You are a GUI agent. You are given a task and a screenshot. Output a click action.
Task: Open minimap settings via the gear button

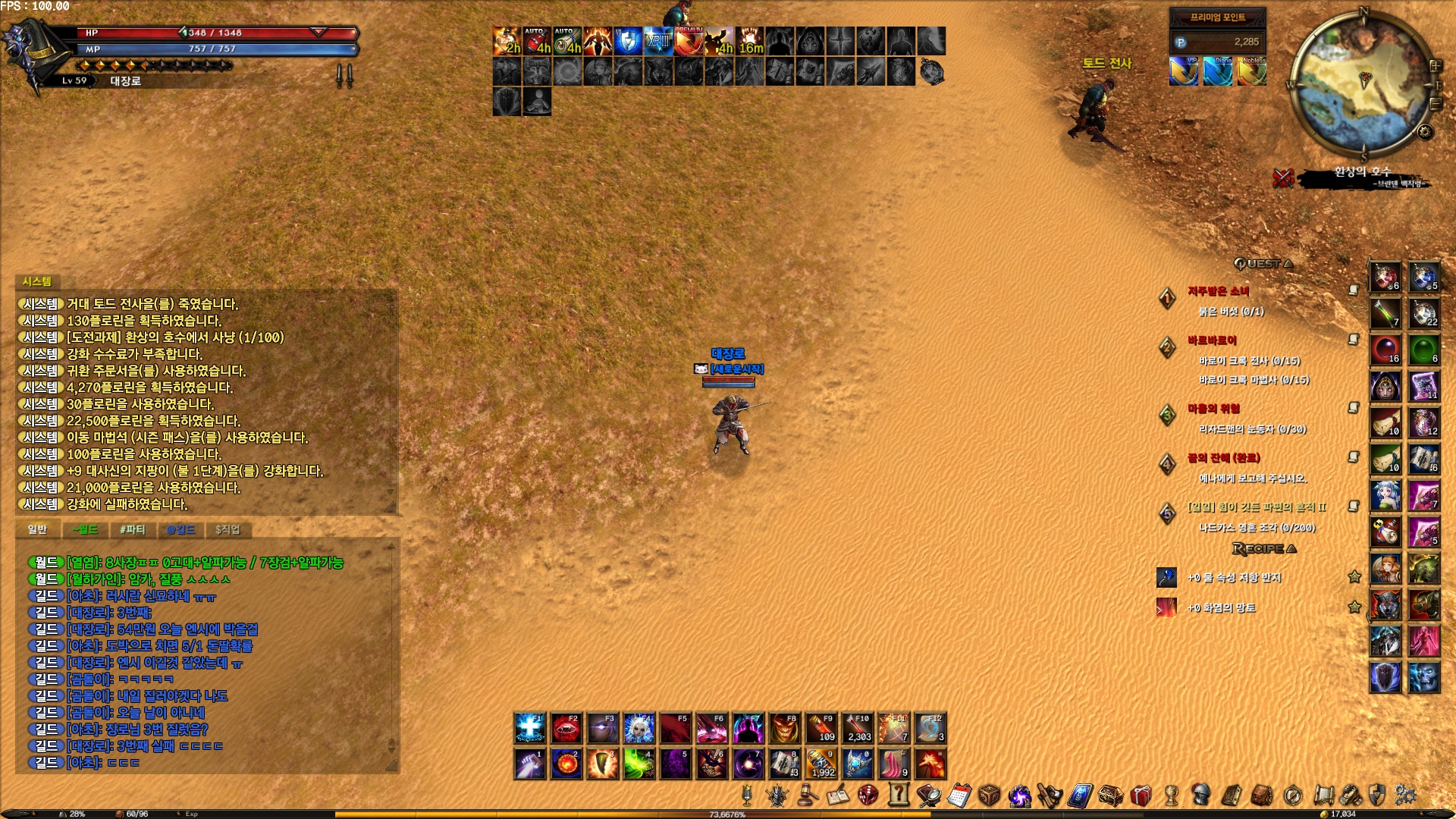pos(1425,132)
